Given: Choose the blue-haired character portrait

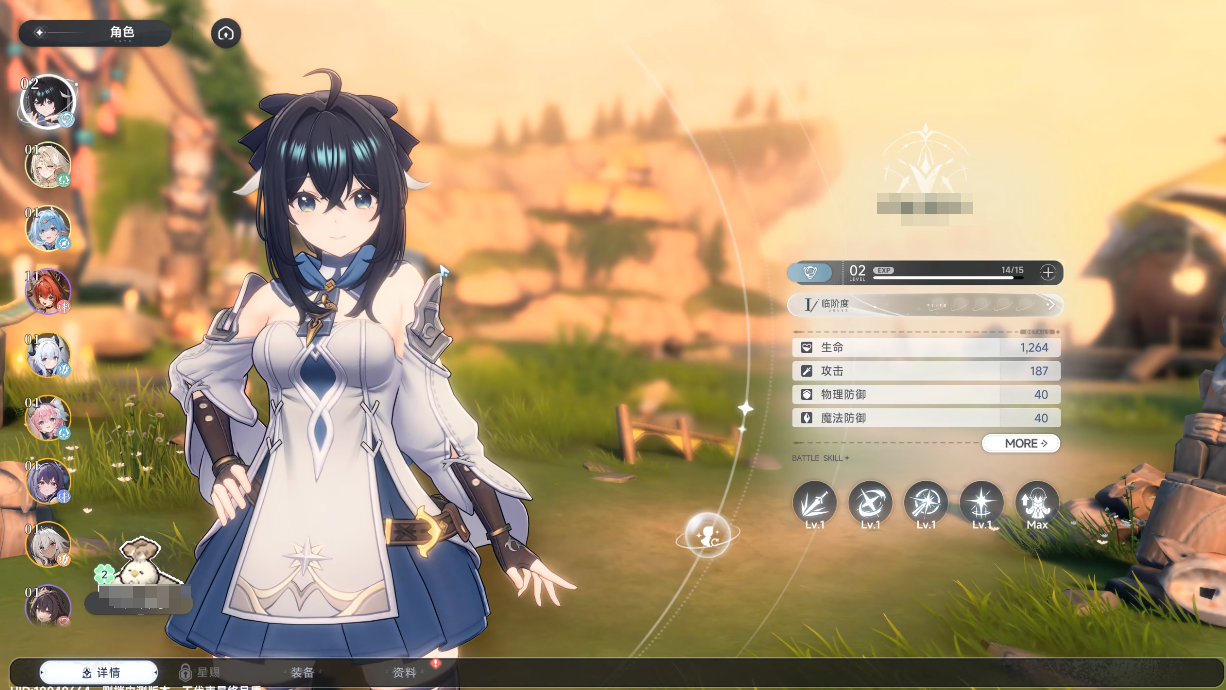Looking at the screenshot, I should [x=48, y=229].
